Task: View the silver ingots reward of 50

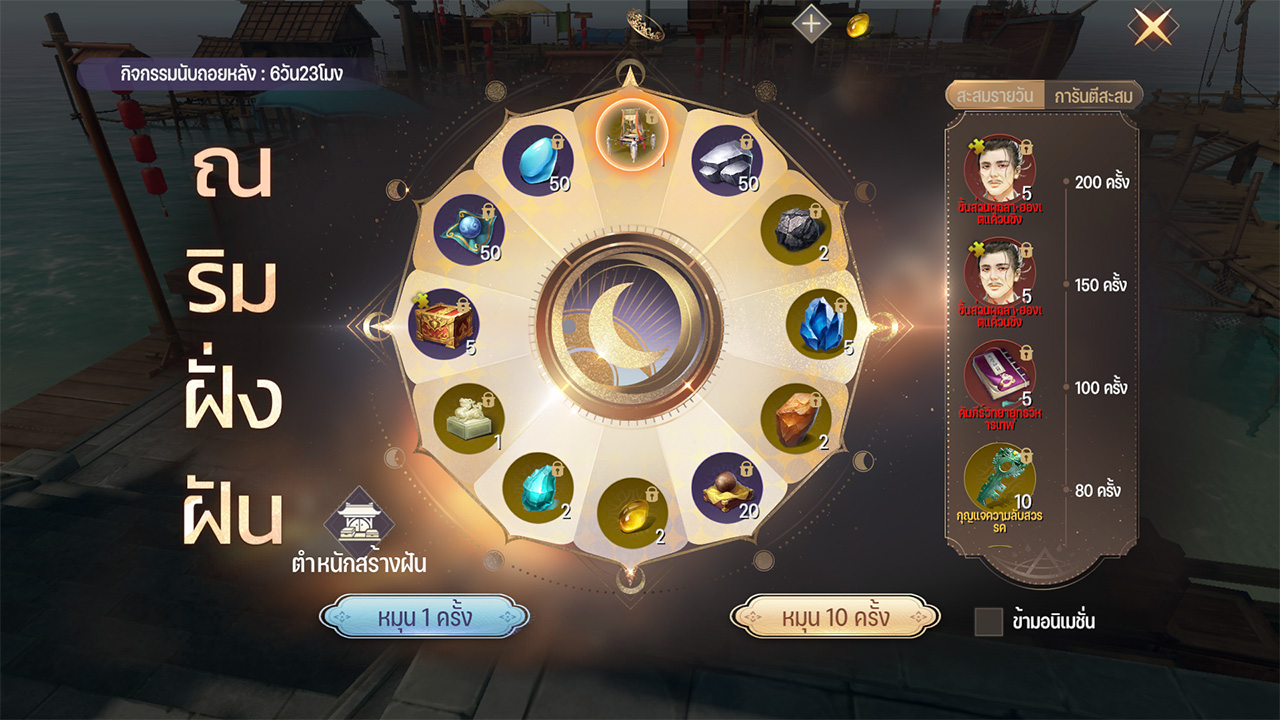Action: point(727,160)
